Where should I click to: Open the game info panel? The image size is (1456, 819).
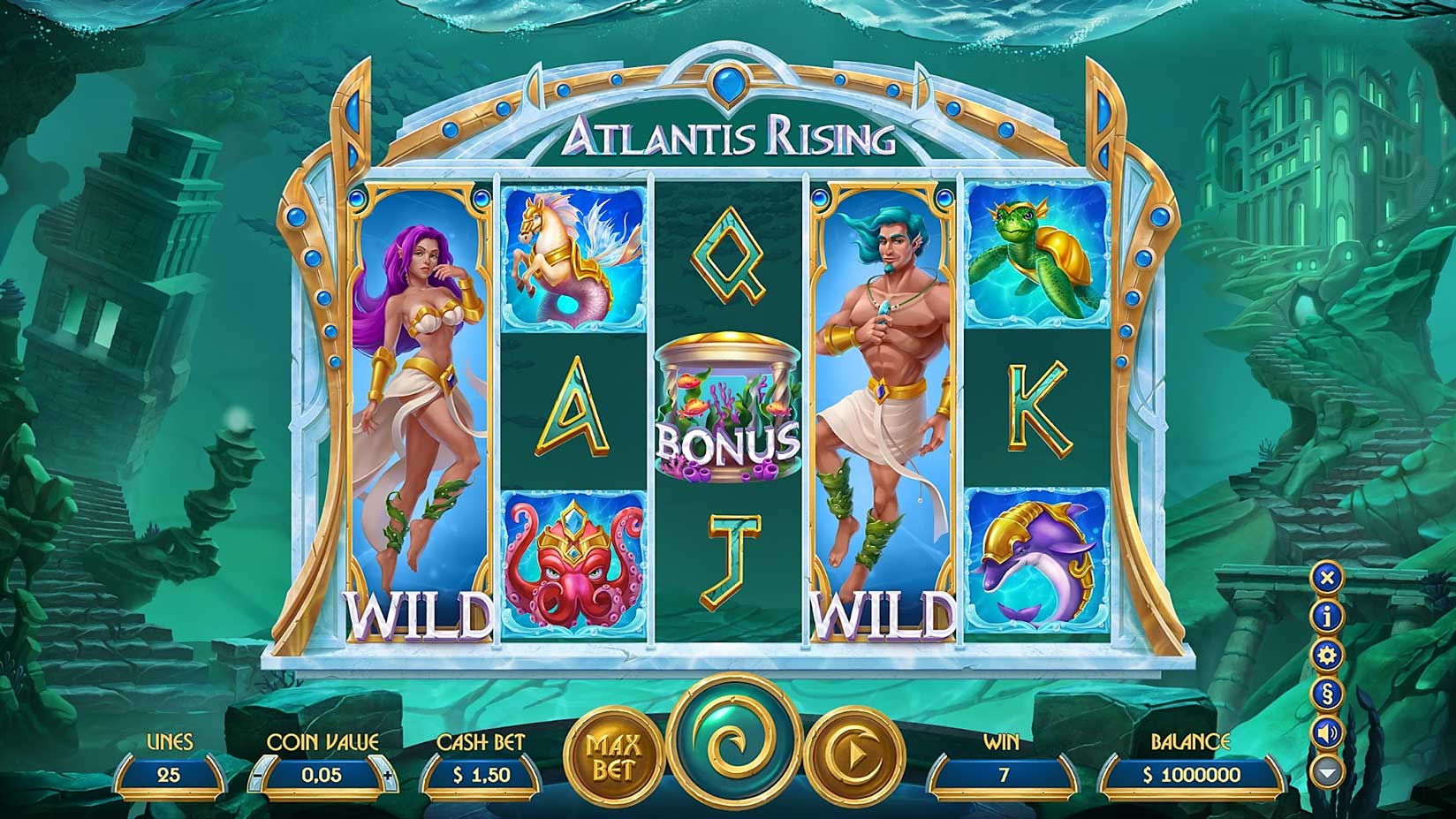(1327, 617)
